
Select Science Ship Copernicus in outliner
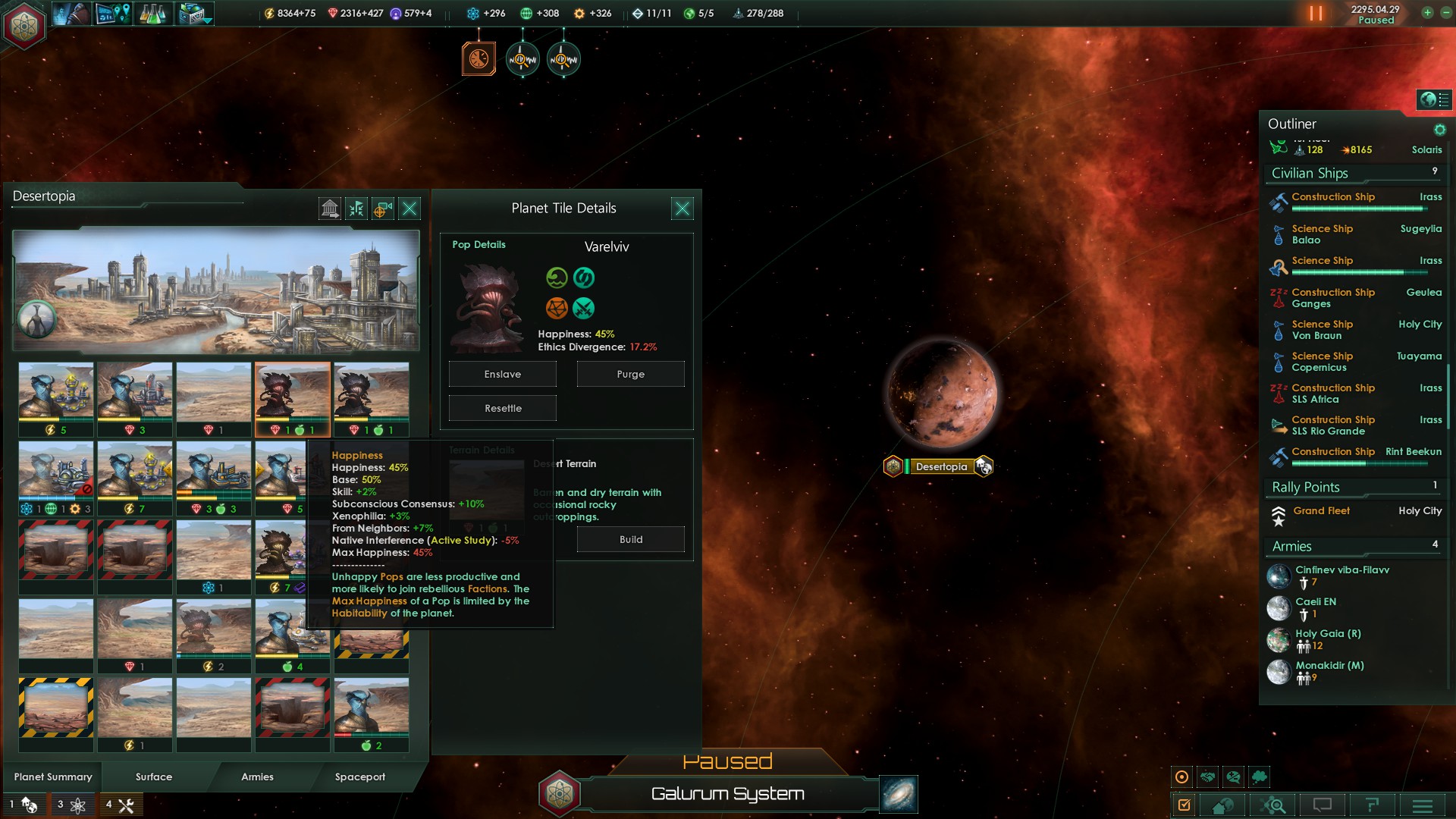[1322, 362]
